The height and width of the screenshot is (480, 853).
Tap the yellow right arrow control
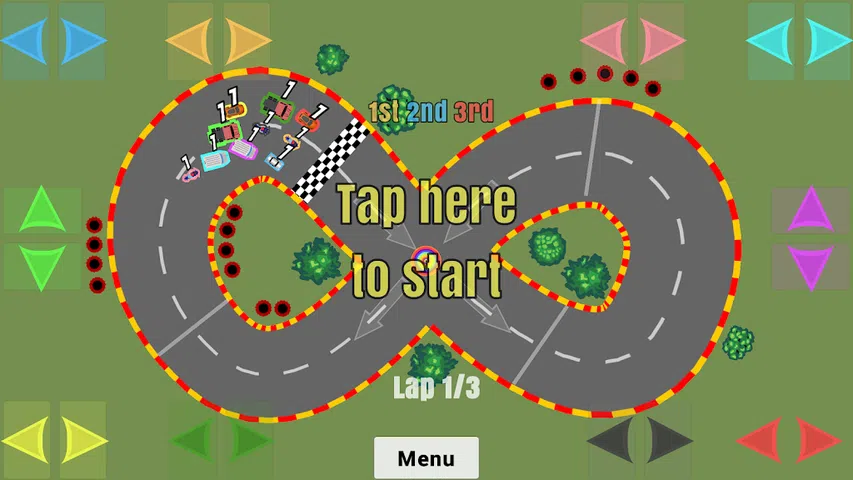(x=83, y=439)
